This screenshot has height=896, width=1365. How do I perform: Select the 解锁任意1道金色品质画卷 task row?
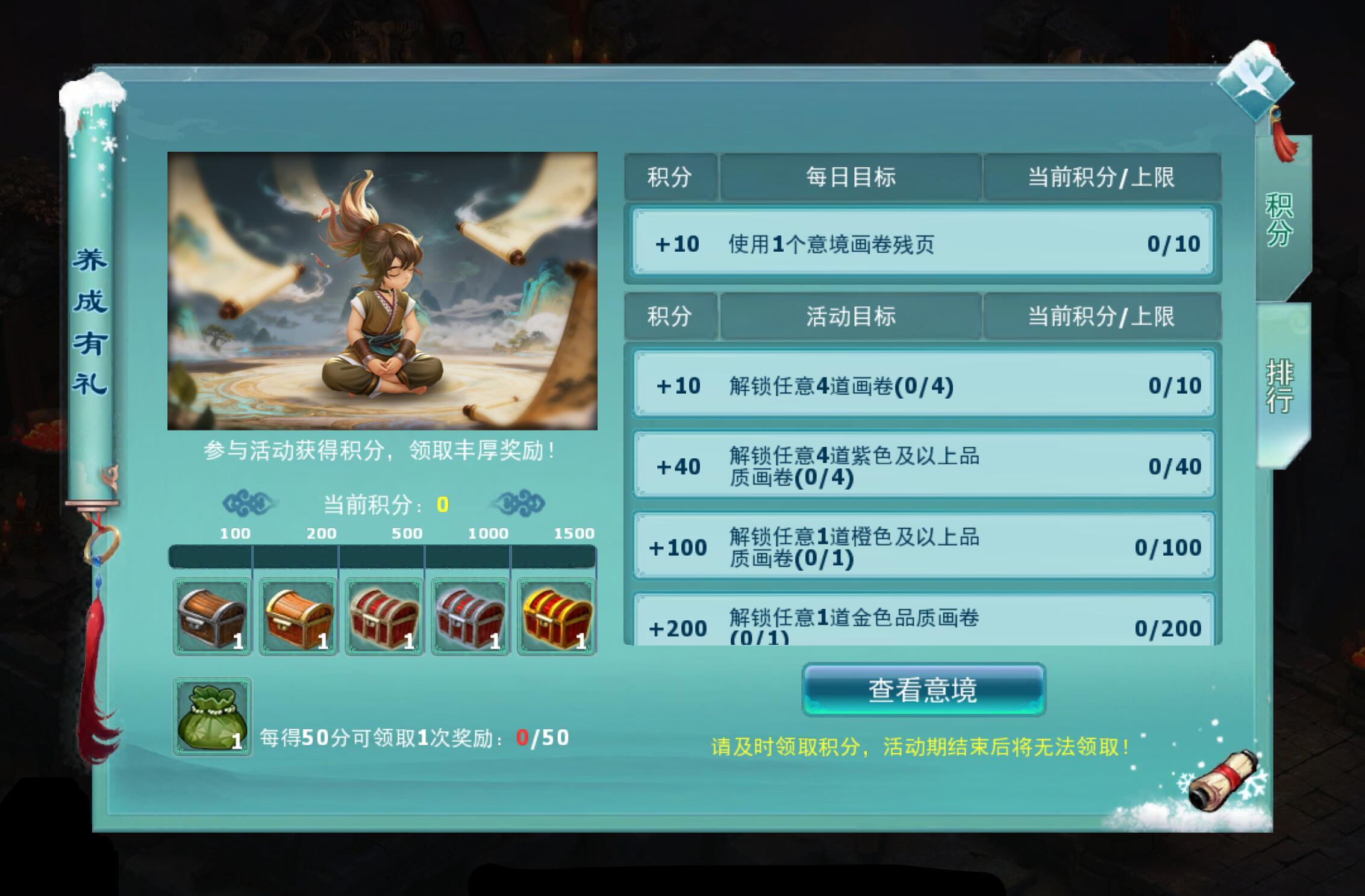pyautogui.click(x=922, y=626)
